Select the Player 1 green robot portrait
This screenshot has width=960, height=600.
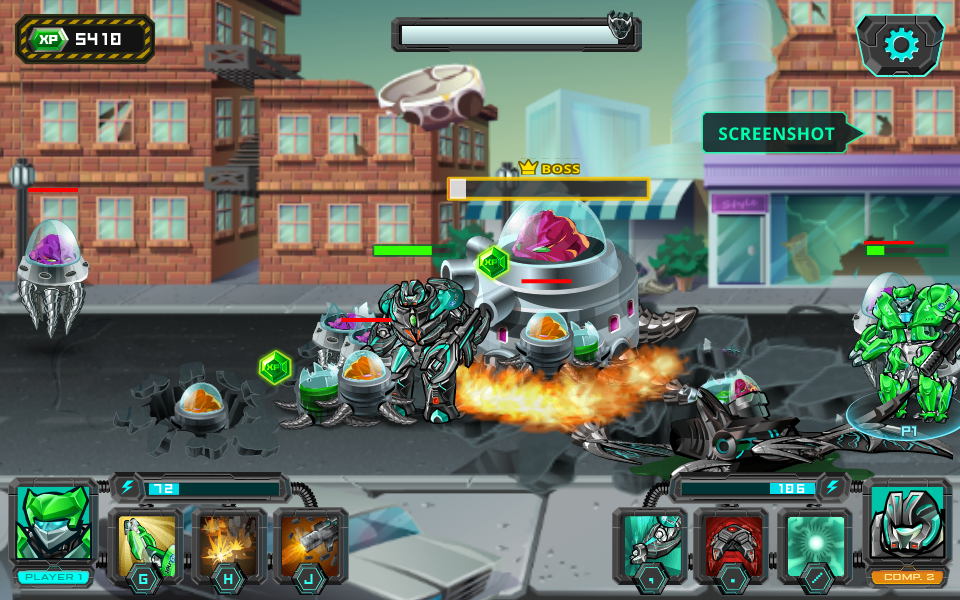click(55, 524)
